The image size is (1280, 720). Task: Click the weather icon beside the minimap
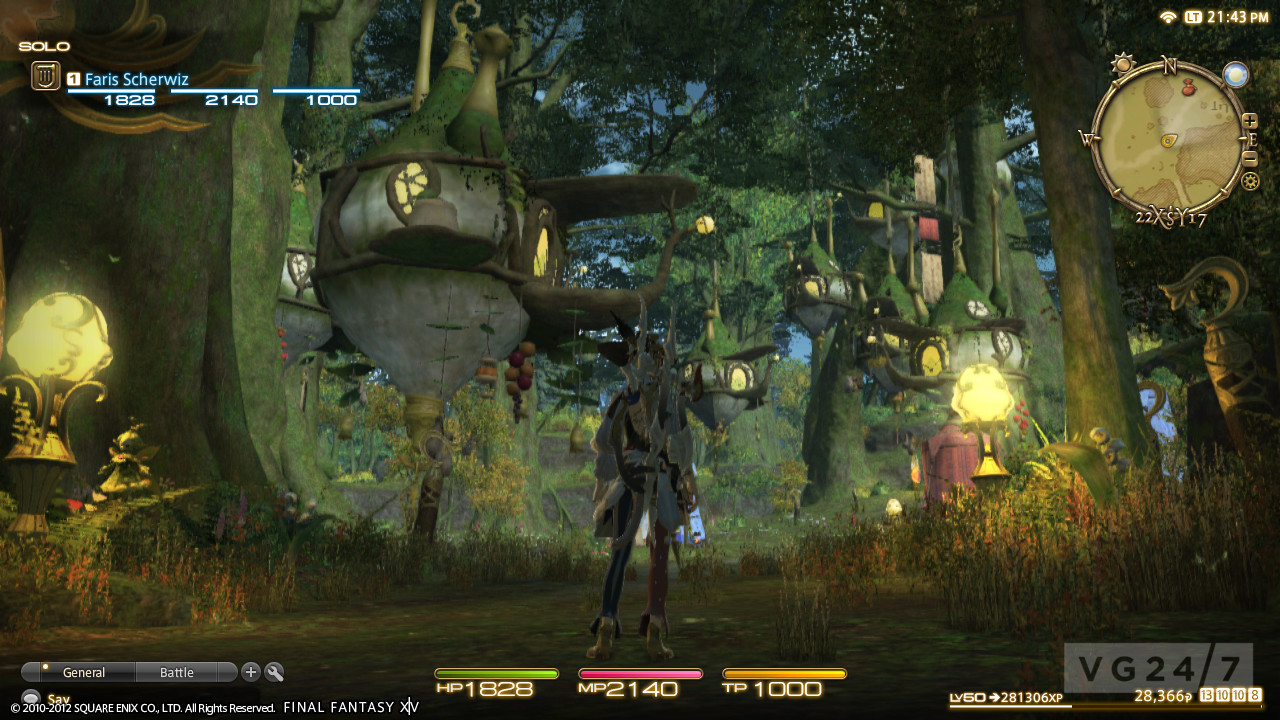1236,75
